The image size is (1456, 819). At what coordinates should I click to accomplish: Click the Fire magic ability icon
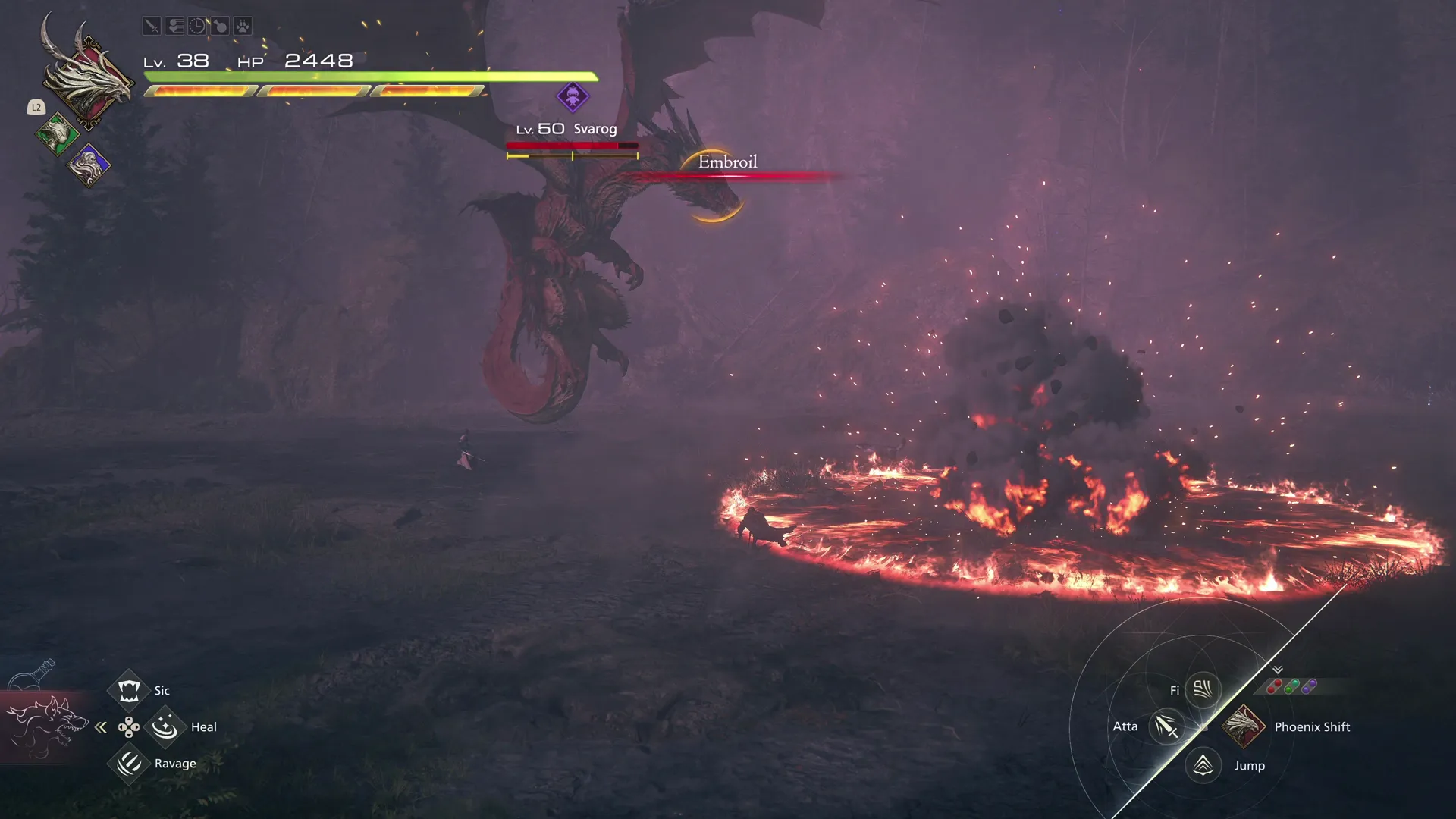[1202, 689]
